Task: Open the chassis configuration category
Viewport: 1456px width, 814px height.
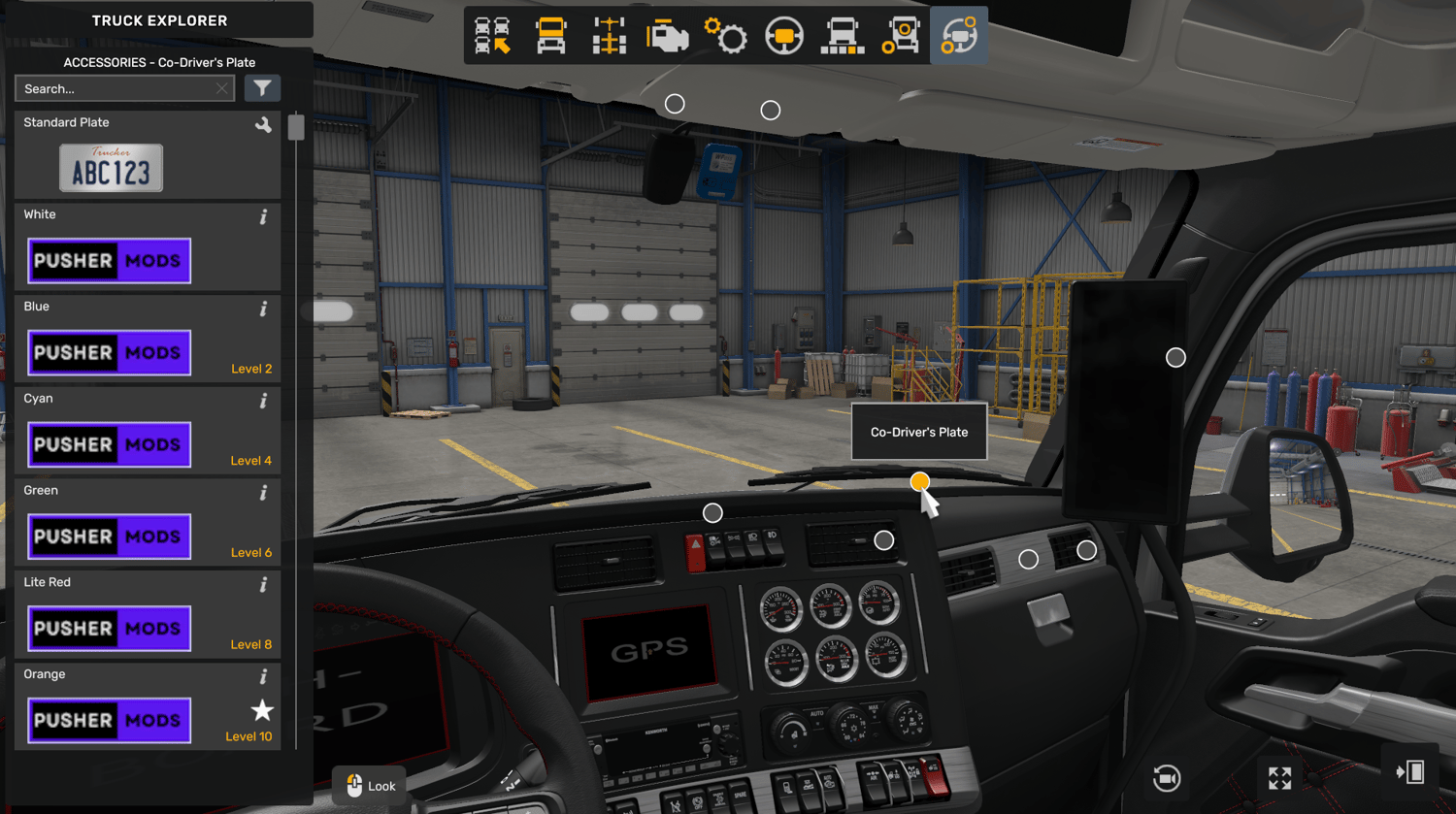Action: click(x=610, y=36)
